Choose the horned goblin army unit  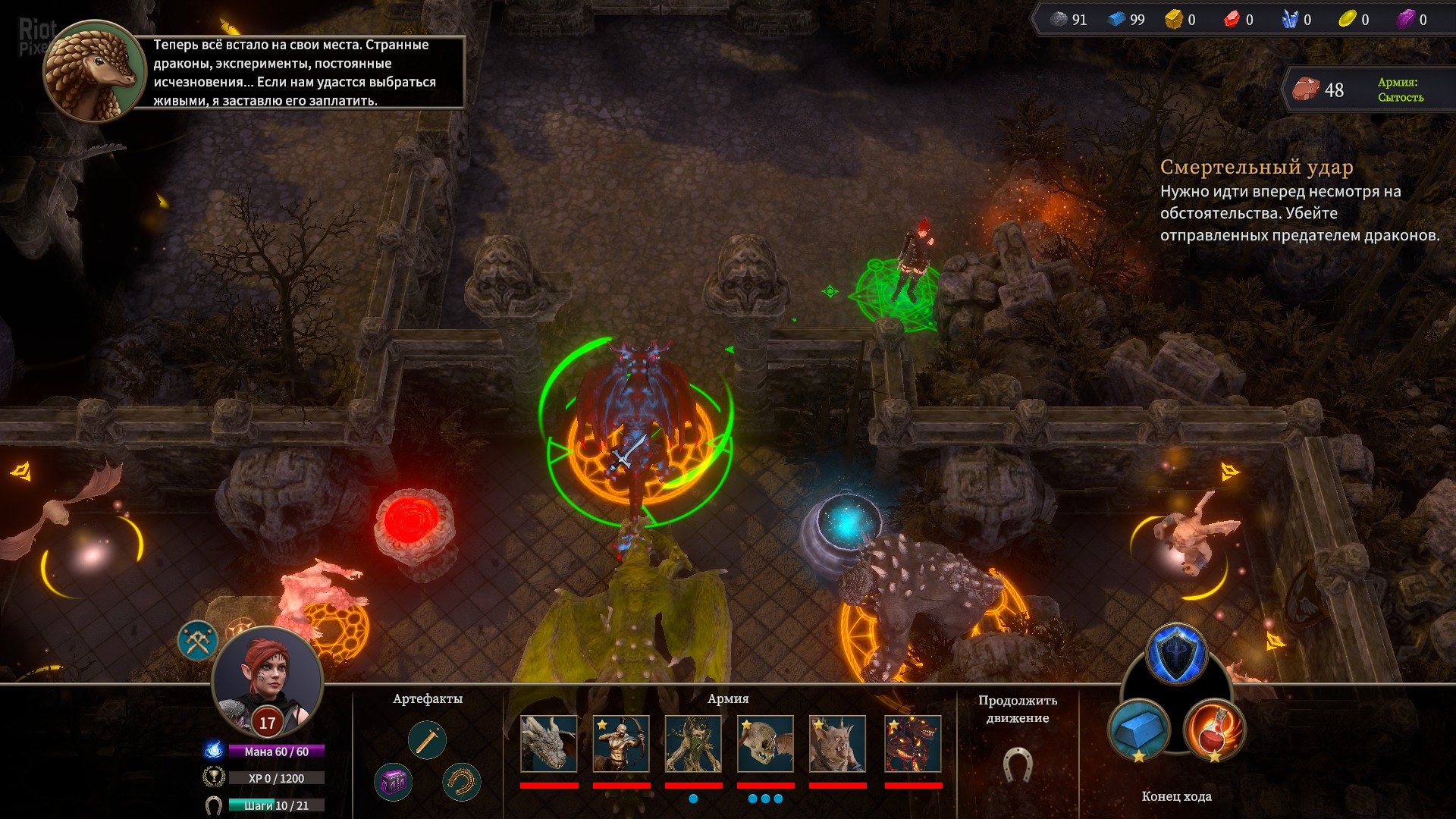coord(837,744)
